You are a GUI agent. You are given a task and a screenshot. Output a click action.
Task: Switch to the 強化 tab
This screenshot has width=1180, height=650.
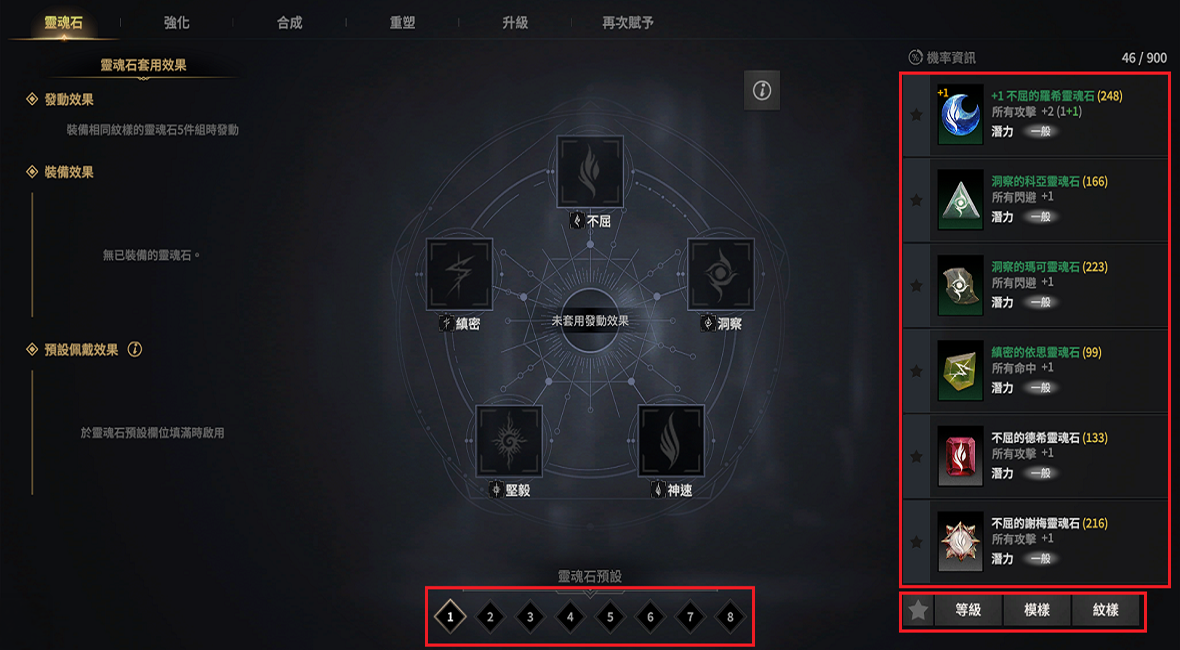click(176, 22)
